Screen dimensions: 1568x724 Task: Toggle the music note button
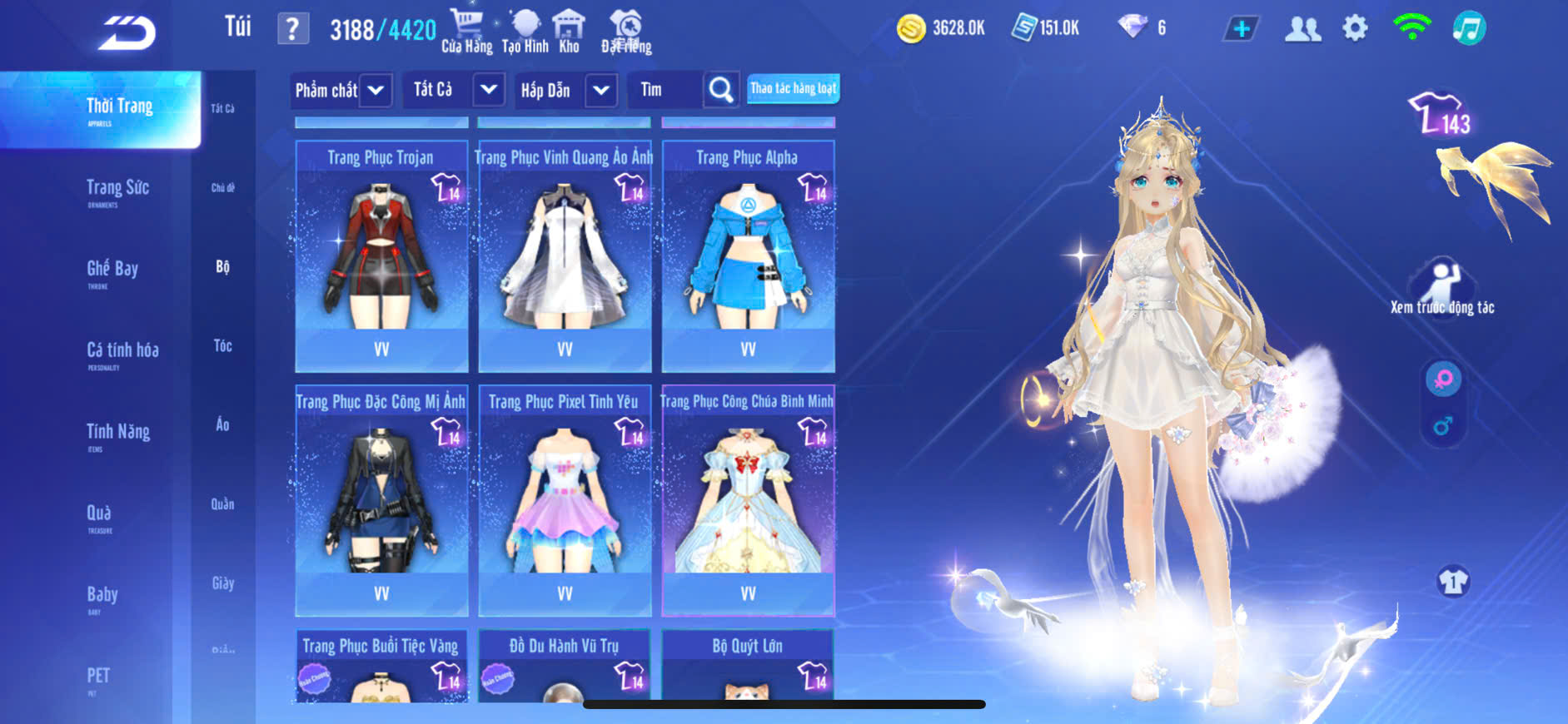1469,28
